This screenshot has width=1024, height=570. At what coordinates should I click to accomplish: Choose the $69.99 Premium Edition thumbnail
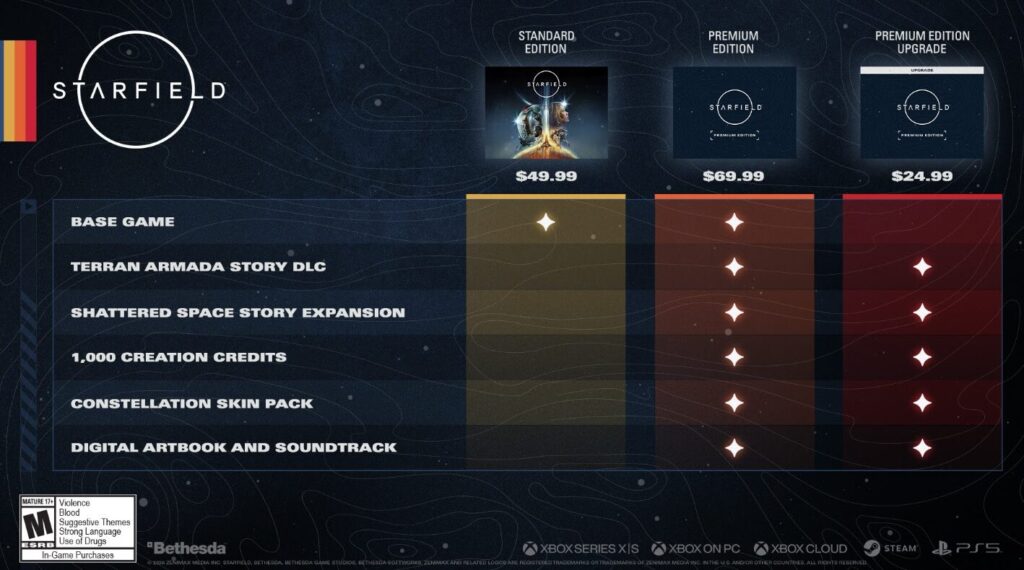[x=734, y=112]
